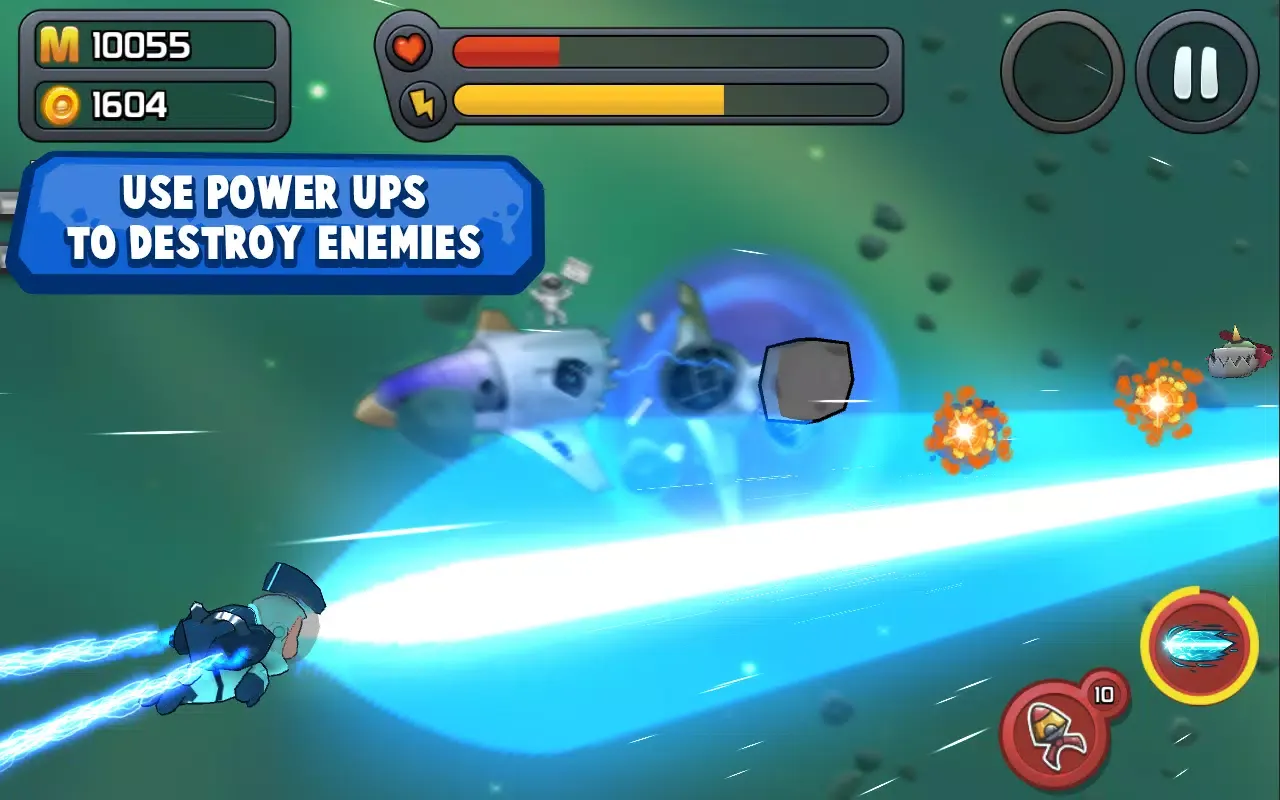1280x800 pixels.
Task: Tap the yellow energy progress bar
Action: tap(590, 101)
